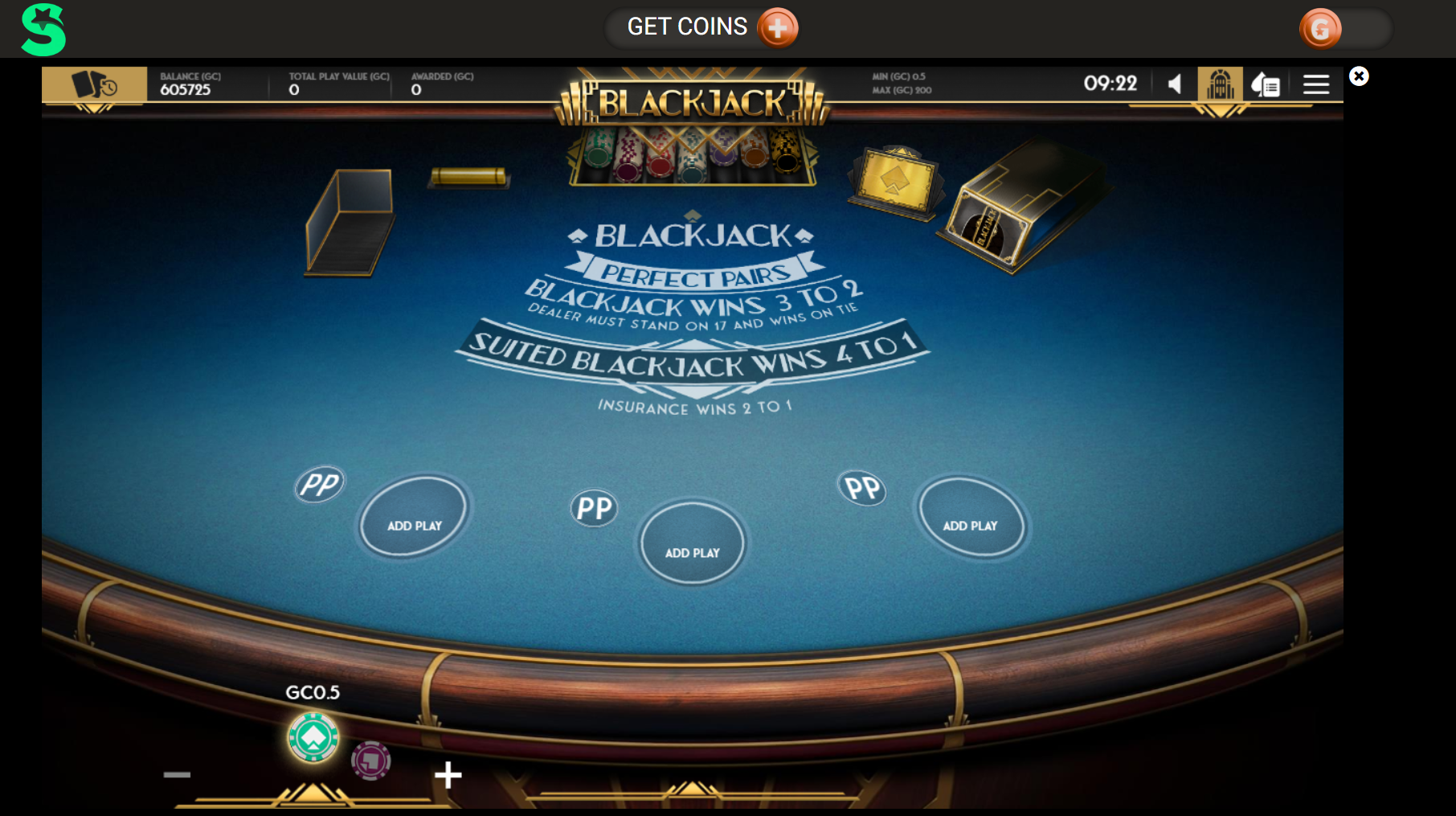Open the jukebox music settings
The image size is (1456, 816).
(x=1220, y=84)
